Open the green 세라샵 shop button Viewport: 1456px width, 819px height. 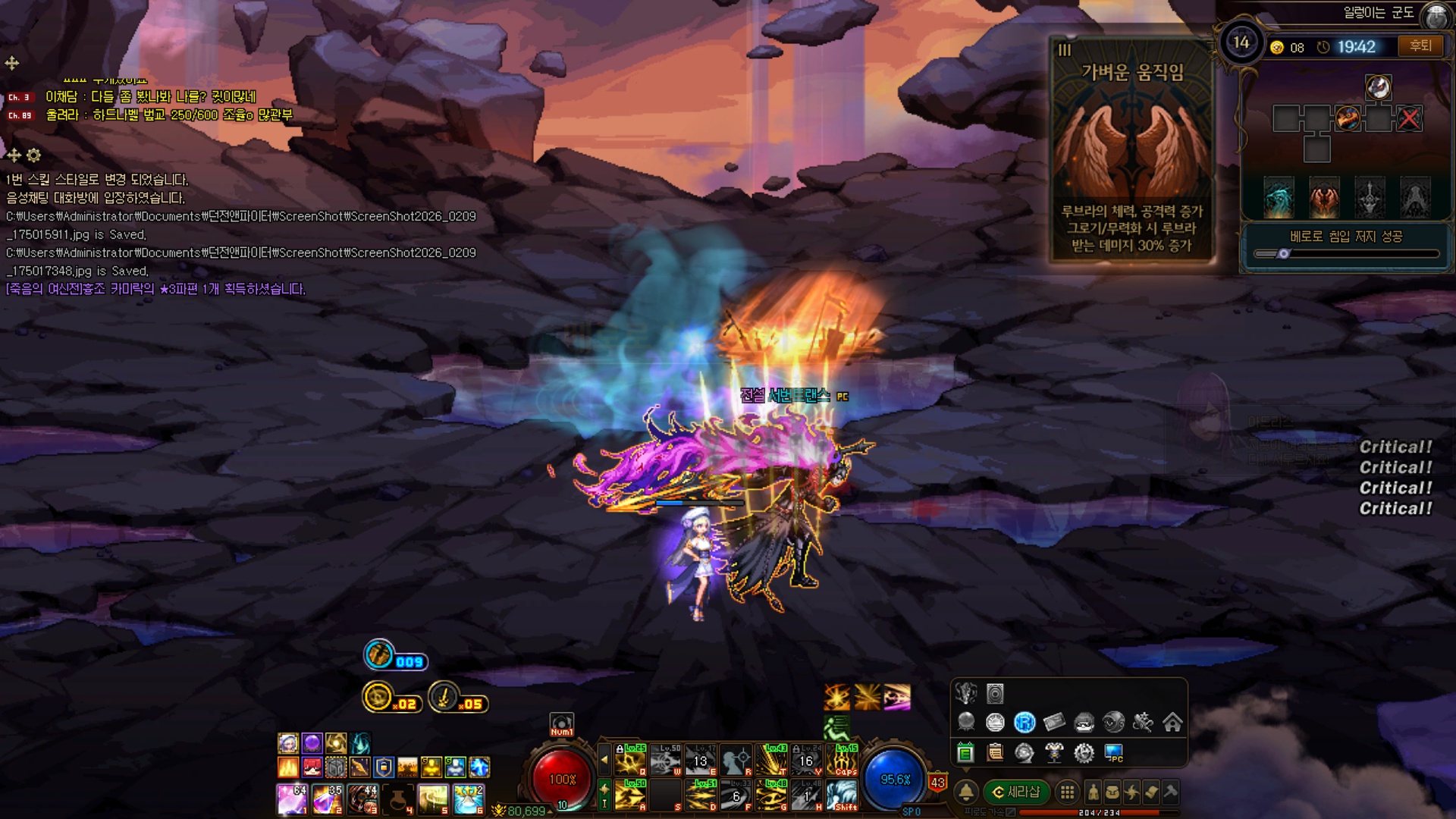pos(1015,792)
